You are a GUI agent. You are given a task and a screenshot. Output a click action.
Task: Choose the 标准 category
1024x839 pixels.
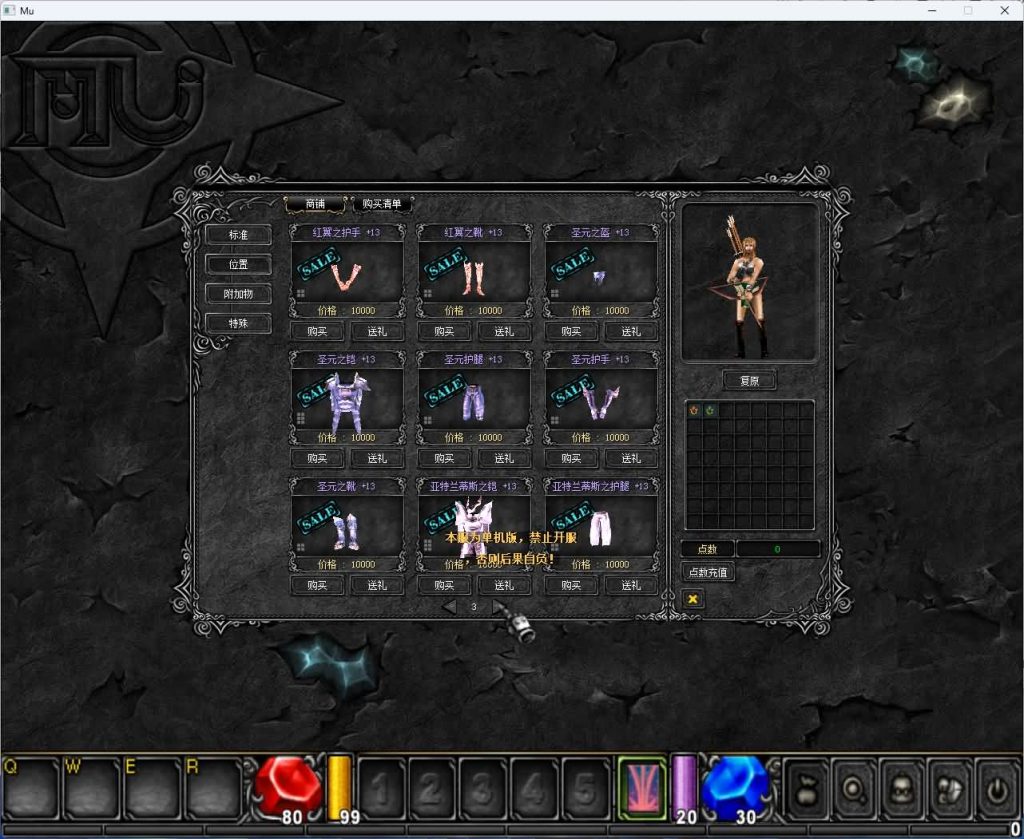(237, 235)
